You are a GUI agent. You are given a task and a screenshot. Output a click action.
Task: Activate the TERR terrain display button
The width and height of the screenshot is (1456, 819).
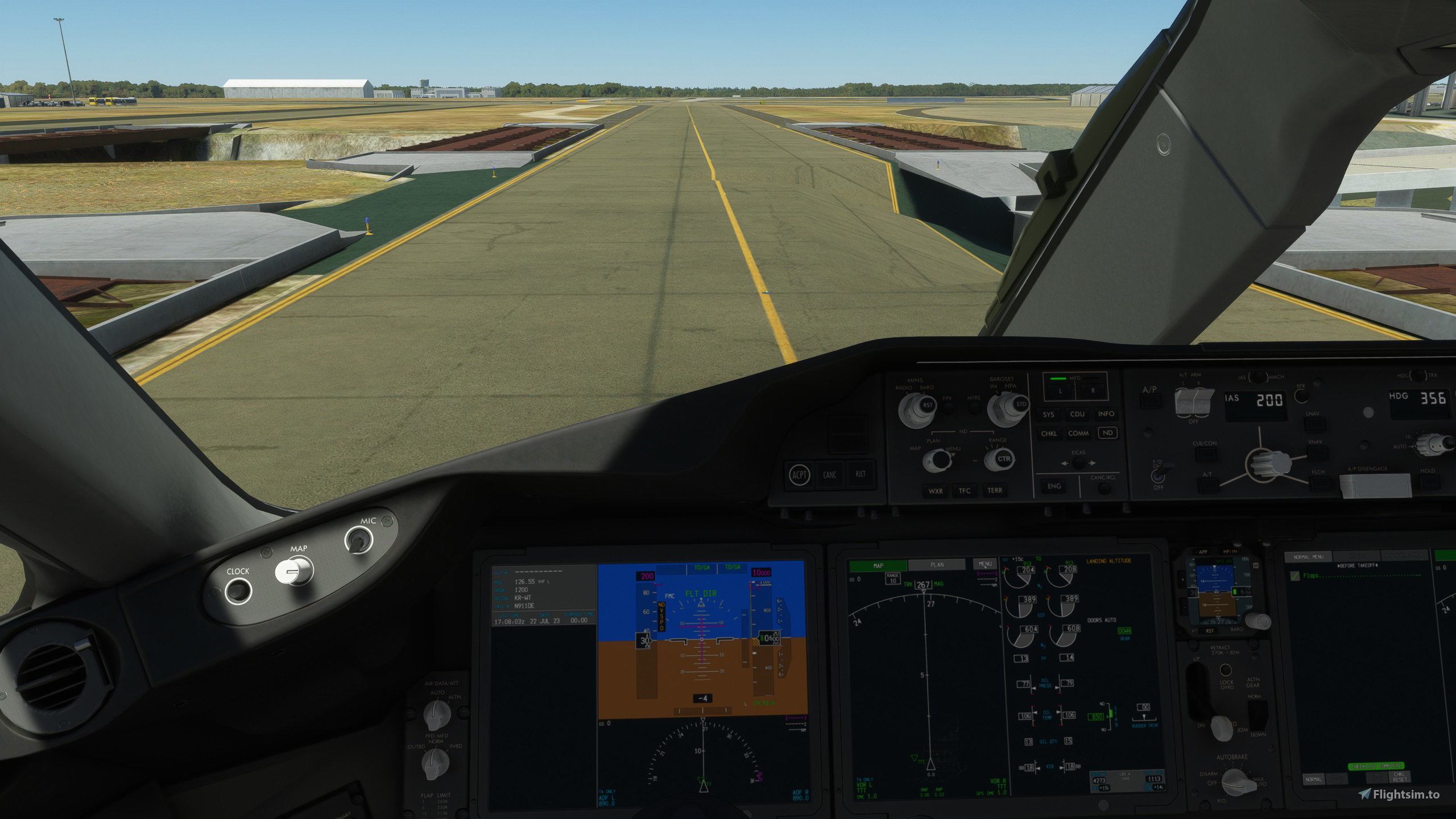click(995, 490)
